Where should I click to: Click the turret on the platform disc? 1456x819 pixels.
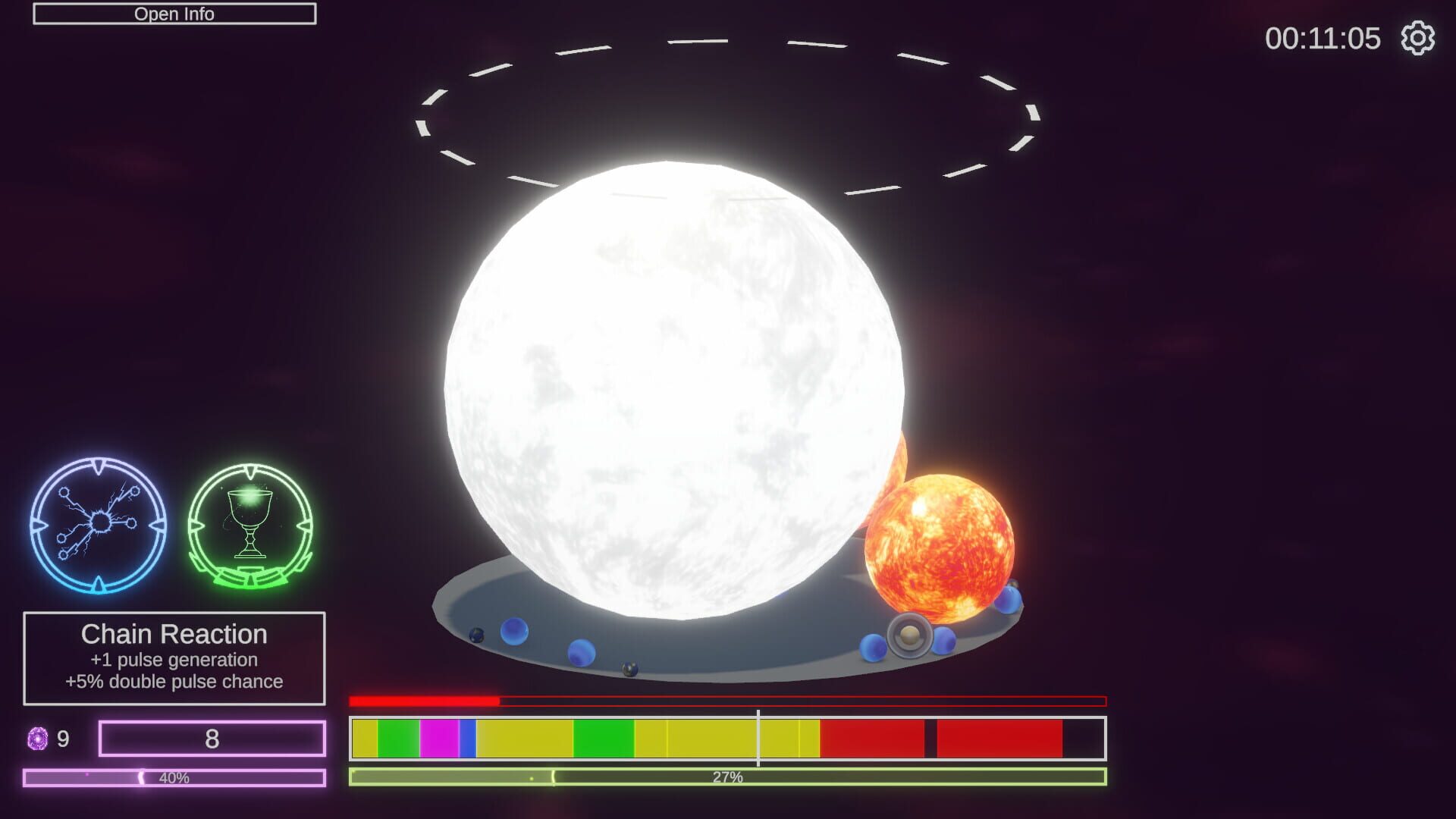click(908, 637)
